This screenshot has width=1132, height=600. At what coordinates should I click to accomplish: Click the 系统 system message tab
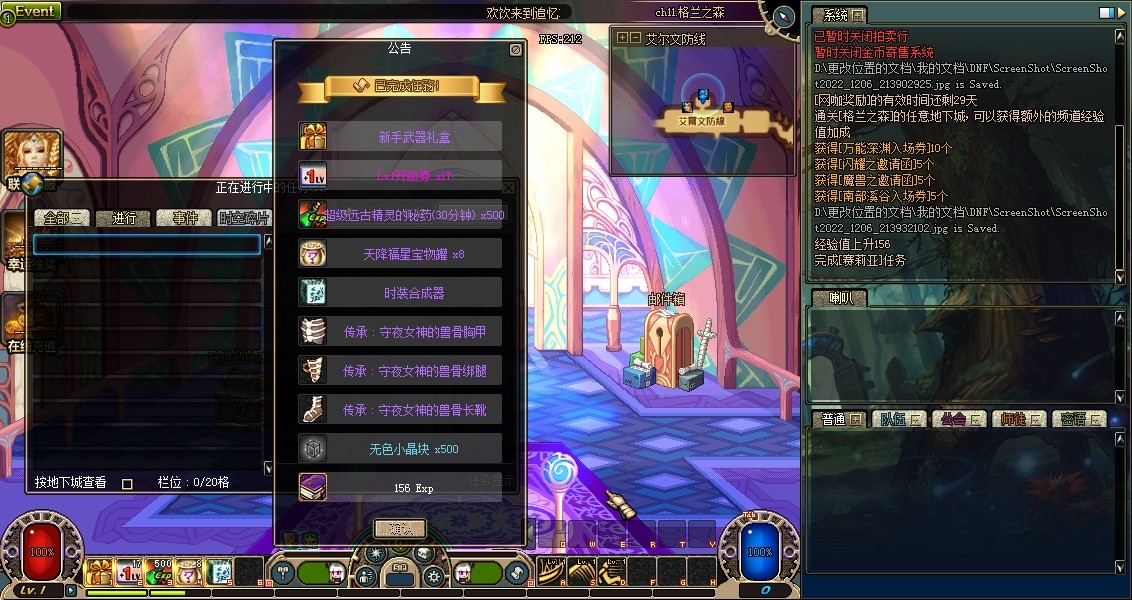pos(838,15)
